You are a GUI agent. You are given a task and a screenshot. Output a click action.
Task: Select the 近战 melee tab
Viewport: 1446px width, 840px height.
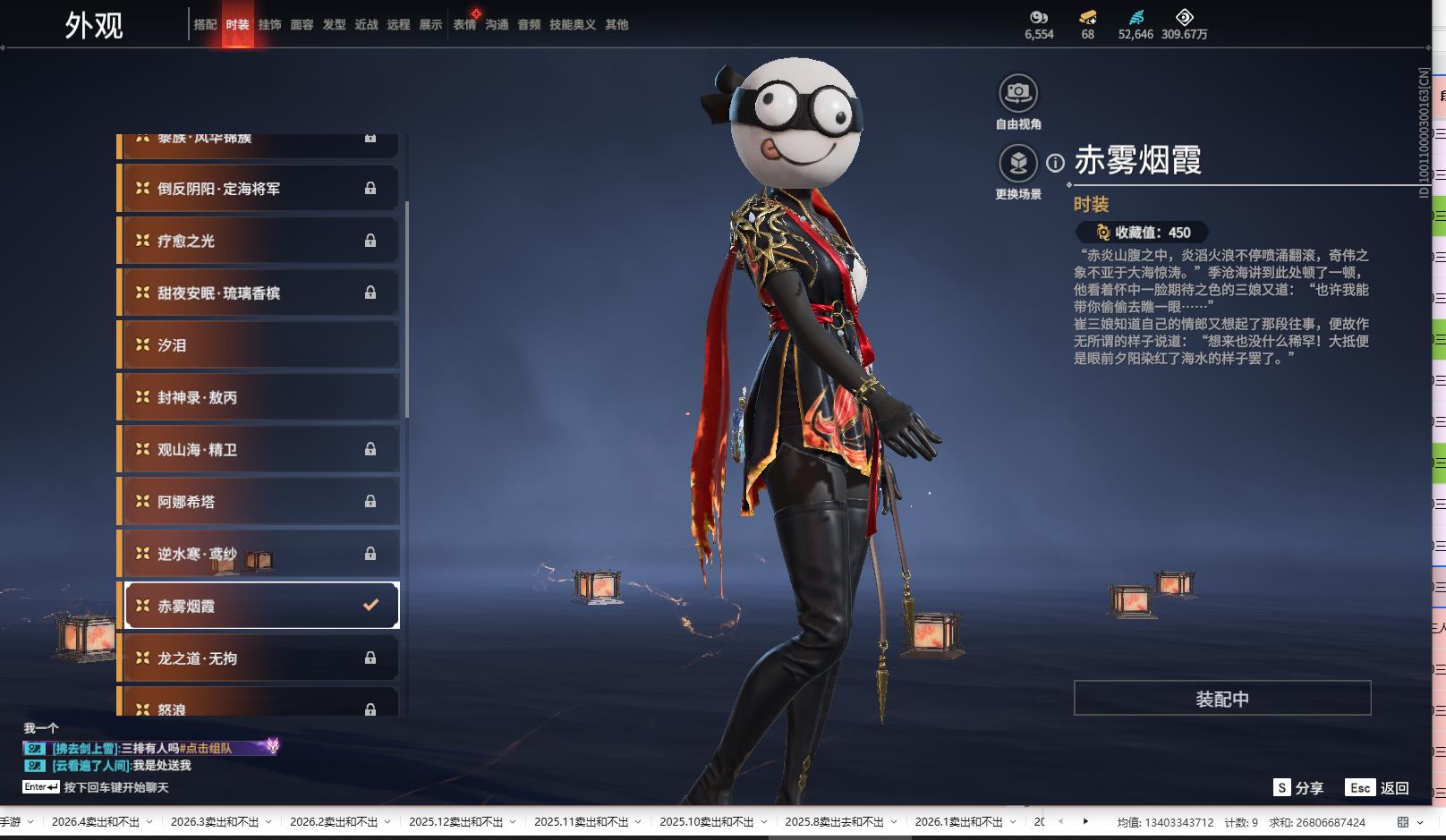[366, 25]
